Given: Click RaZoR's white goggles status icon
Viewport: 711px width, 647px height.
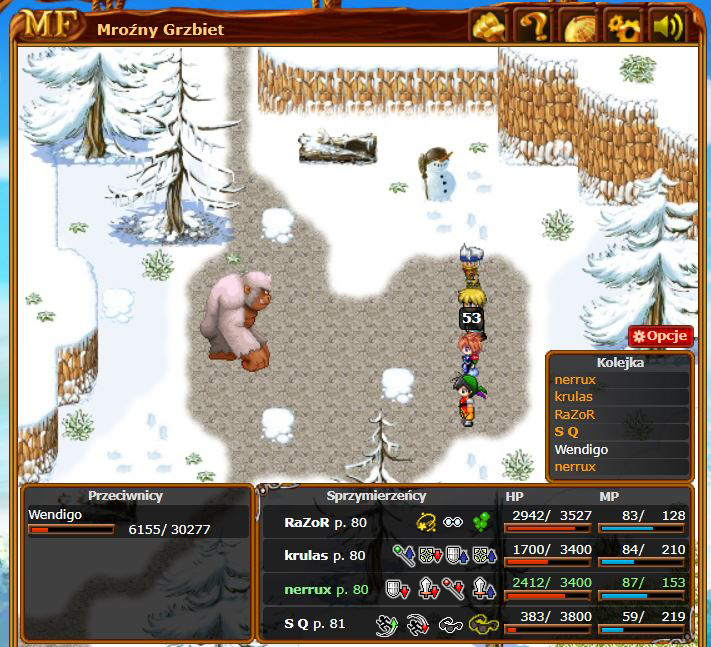Looking at the screenshot, I should point(455,521).
